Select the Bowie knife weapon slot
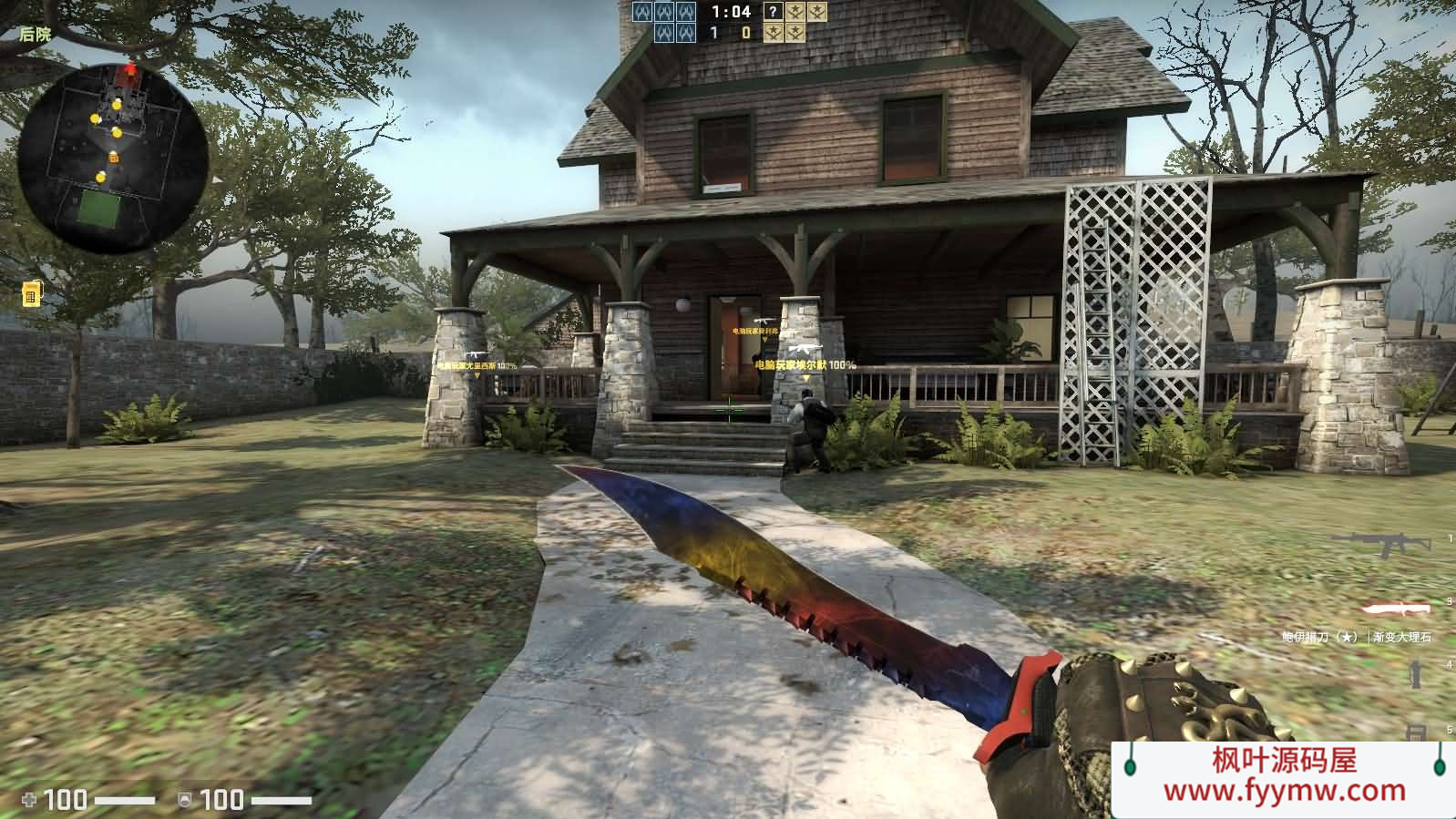The height and width of the screenshot is (819, 1456). [x=1396, y=609]
